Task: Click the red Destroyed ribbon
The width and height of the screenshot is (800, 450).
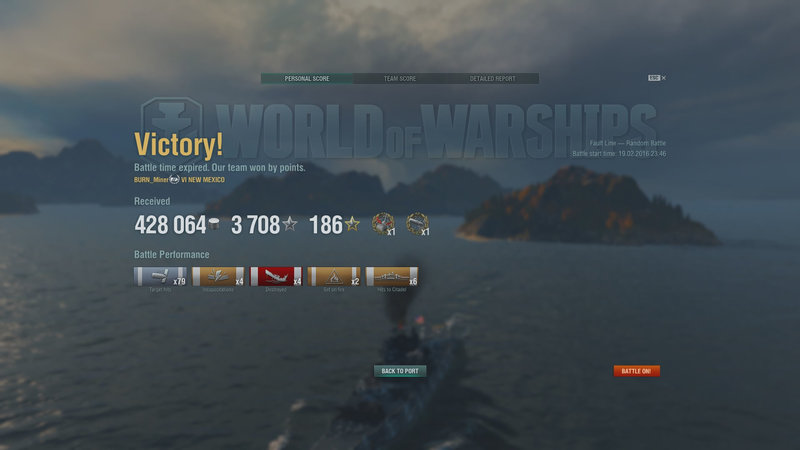Action: point(276,277)
